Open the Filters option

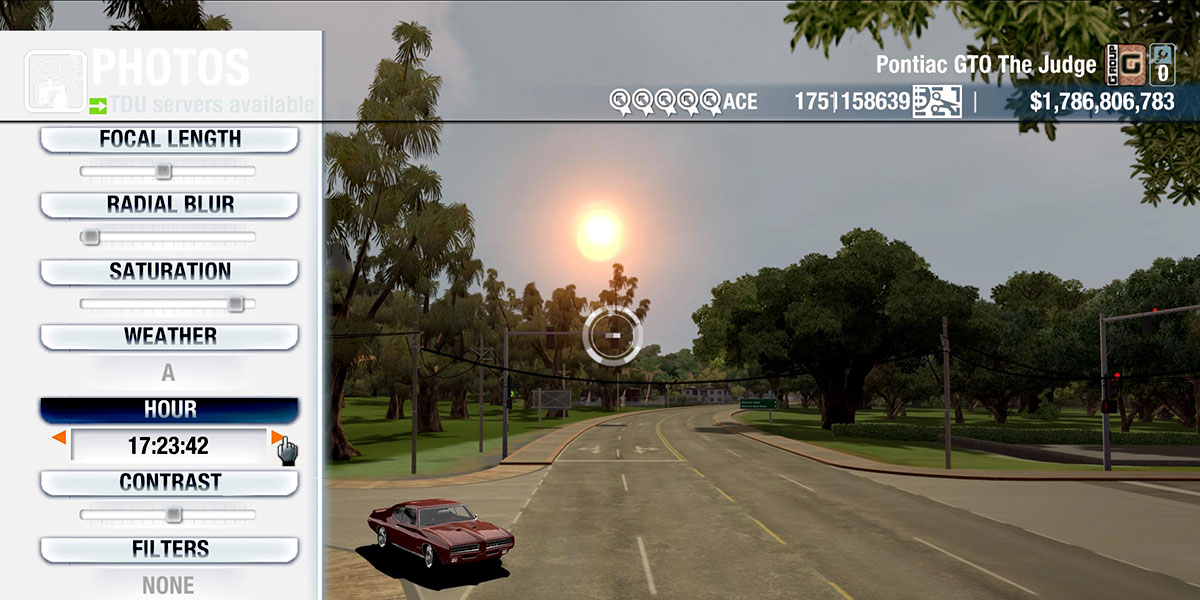(x=169, y=549)
